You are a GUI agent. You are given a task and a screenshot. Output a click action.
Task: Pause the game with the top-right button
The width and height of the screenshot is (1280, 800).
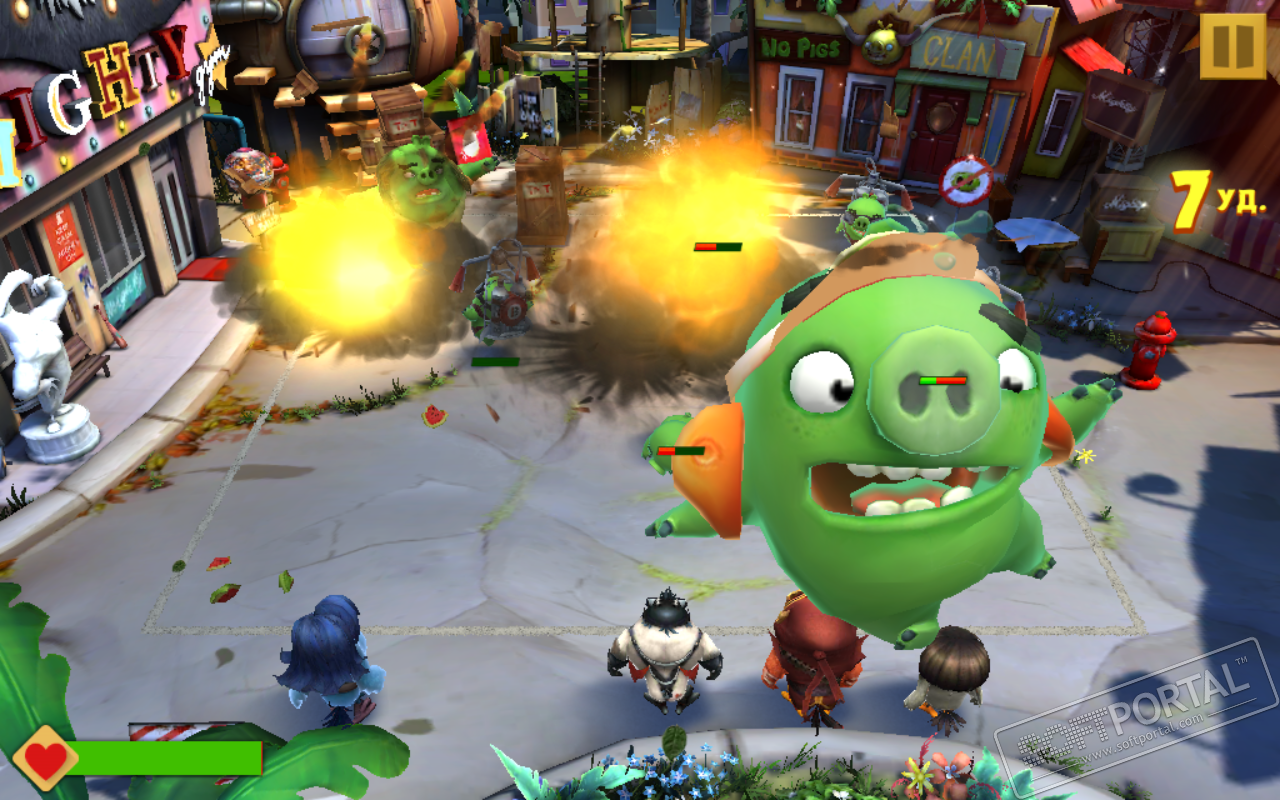[1232, 46]
